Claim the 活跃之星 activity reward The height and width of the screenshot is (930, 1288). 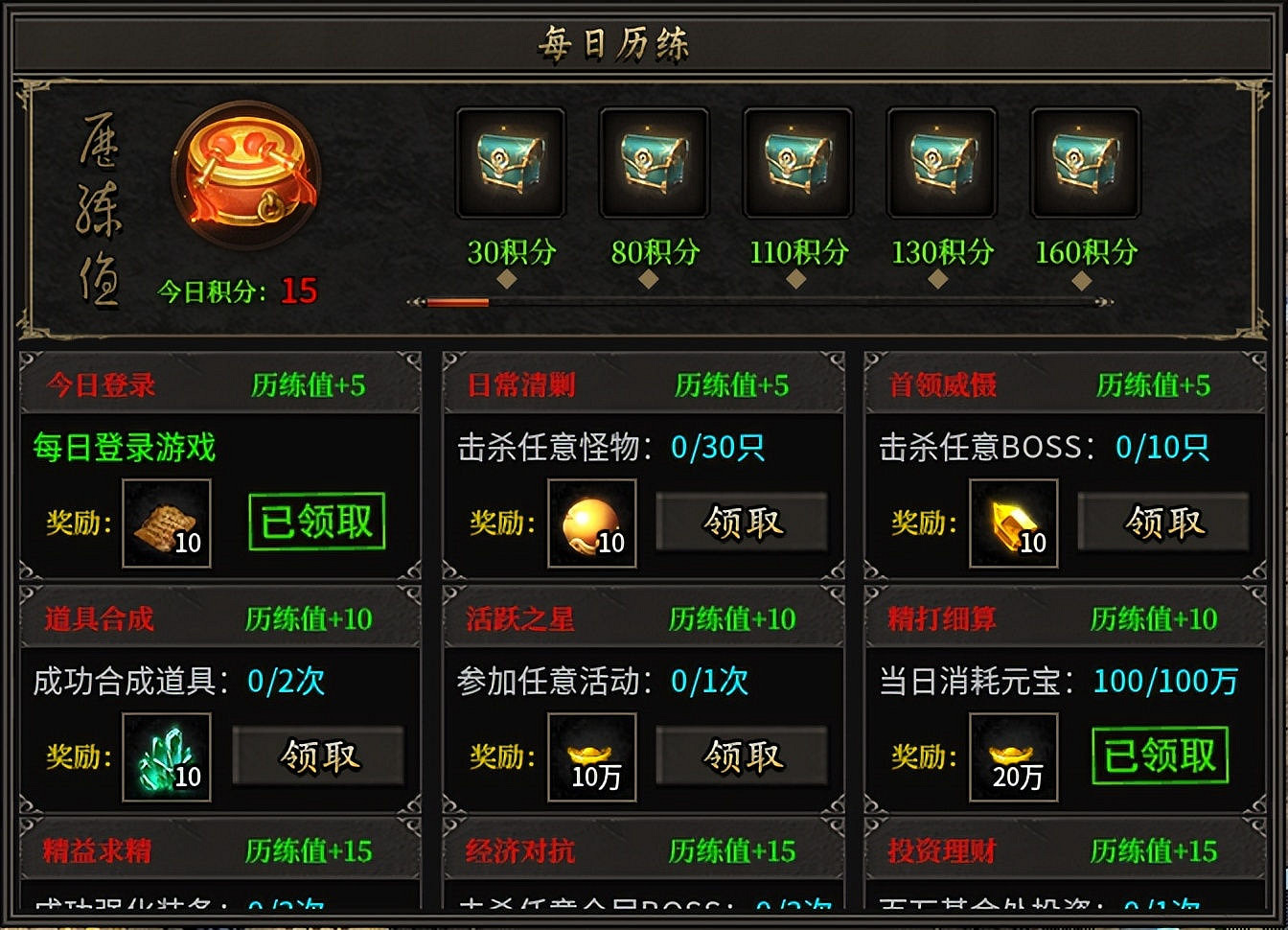coord(742,756)
